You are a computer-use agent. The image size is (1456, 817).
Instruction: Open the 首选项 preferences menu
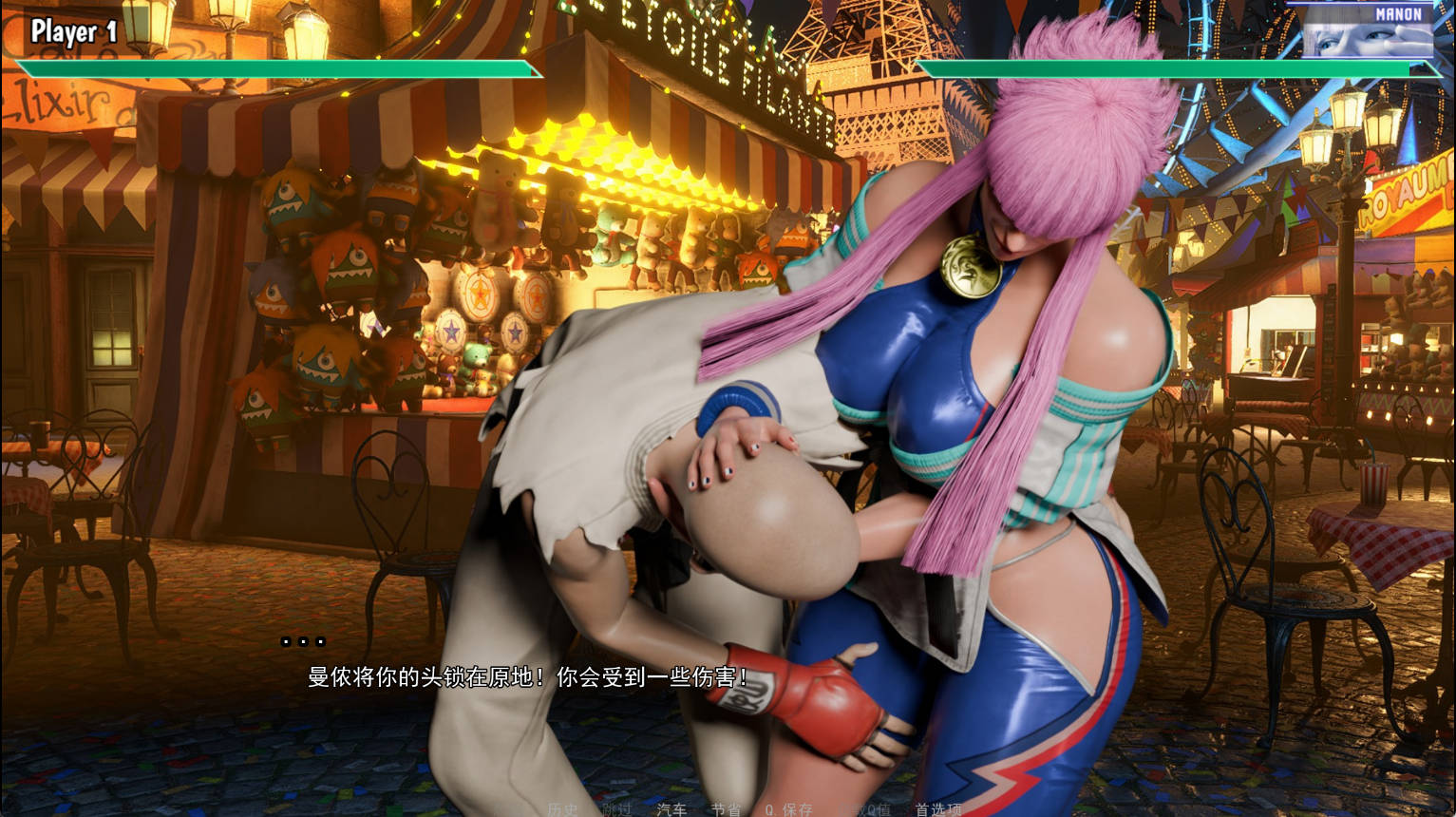click(x=938, y=809)
